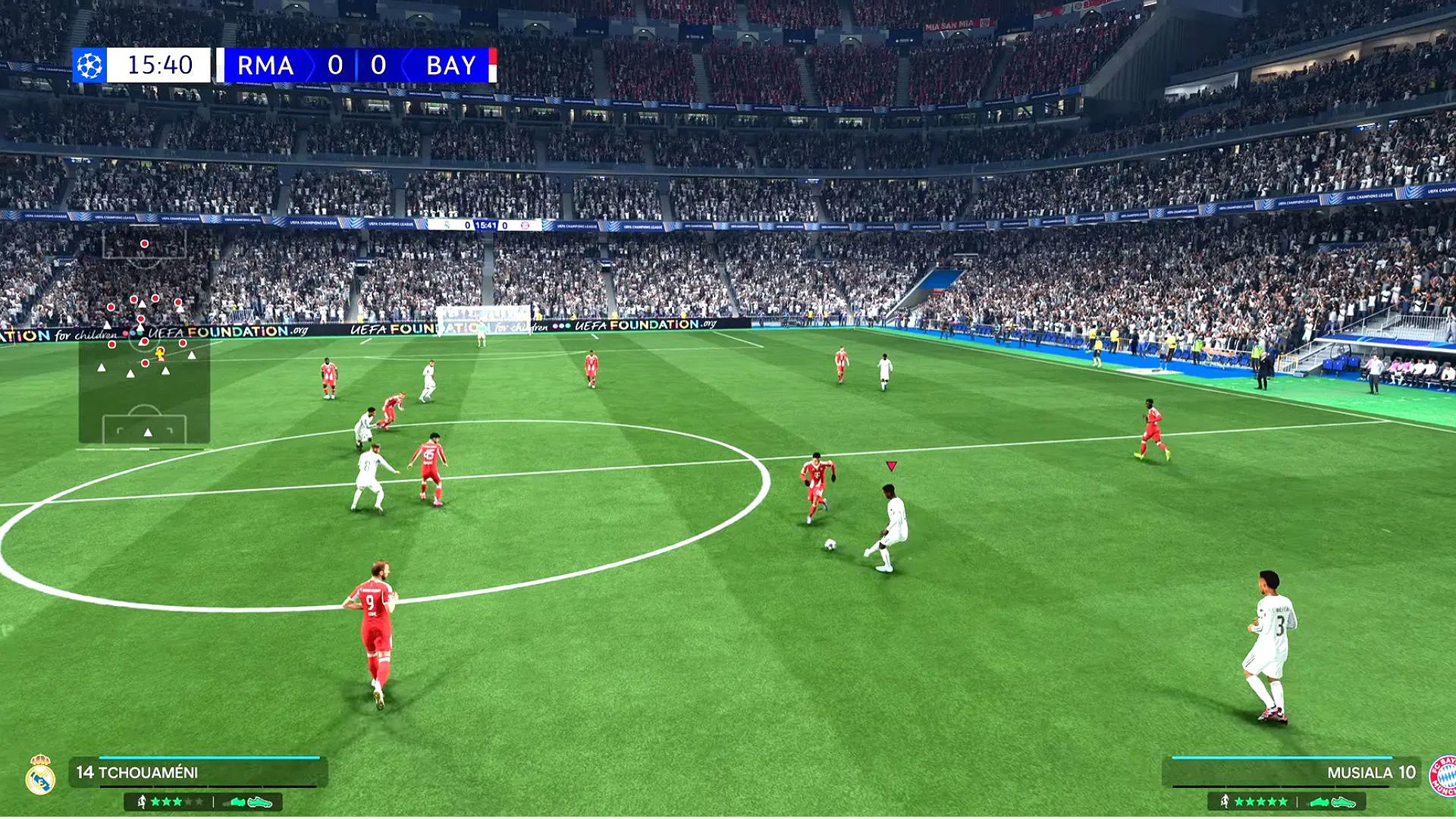
Task: Click the sprinting player icon near Musiala's stars
Action: click(x=1225, y=802)
